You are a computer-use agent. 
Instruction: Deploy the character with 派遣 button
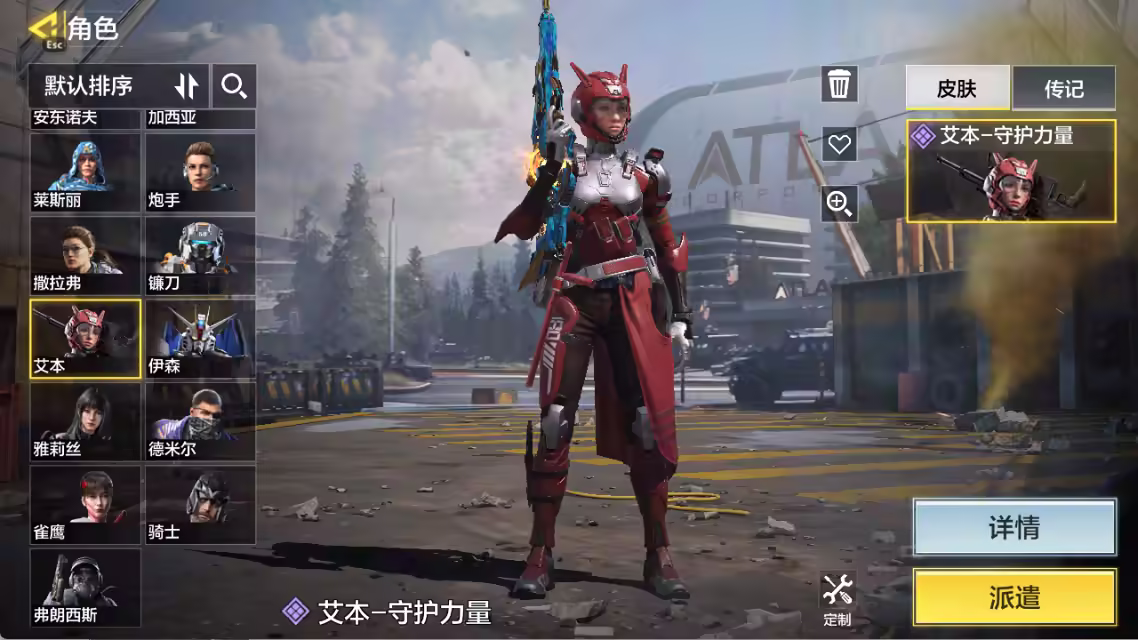1014,598
